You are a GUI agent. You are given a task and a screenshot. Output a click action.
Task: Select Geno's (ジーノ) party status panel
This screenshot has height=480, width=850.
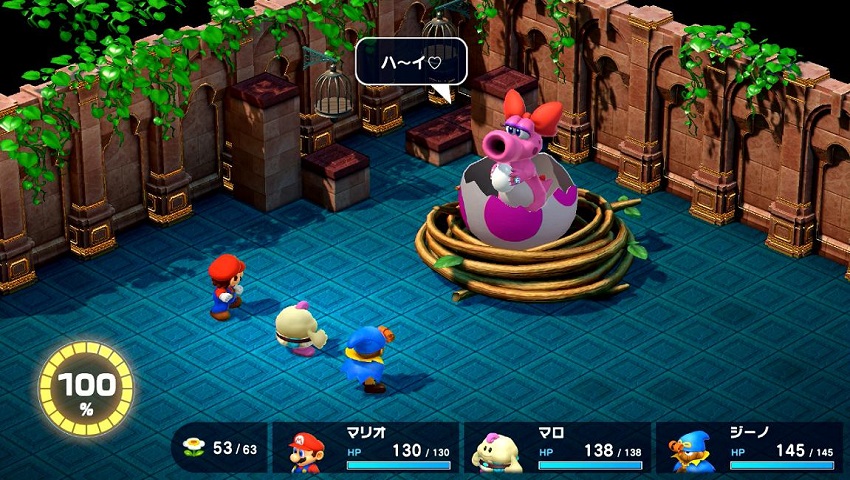pos(747,447)
